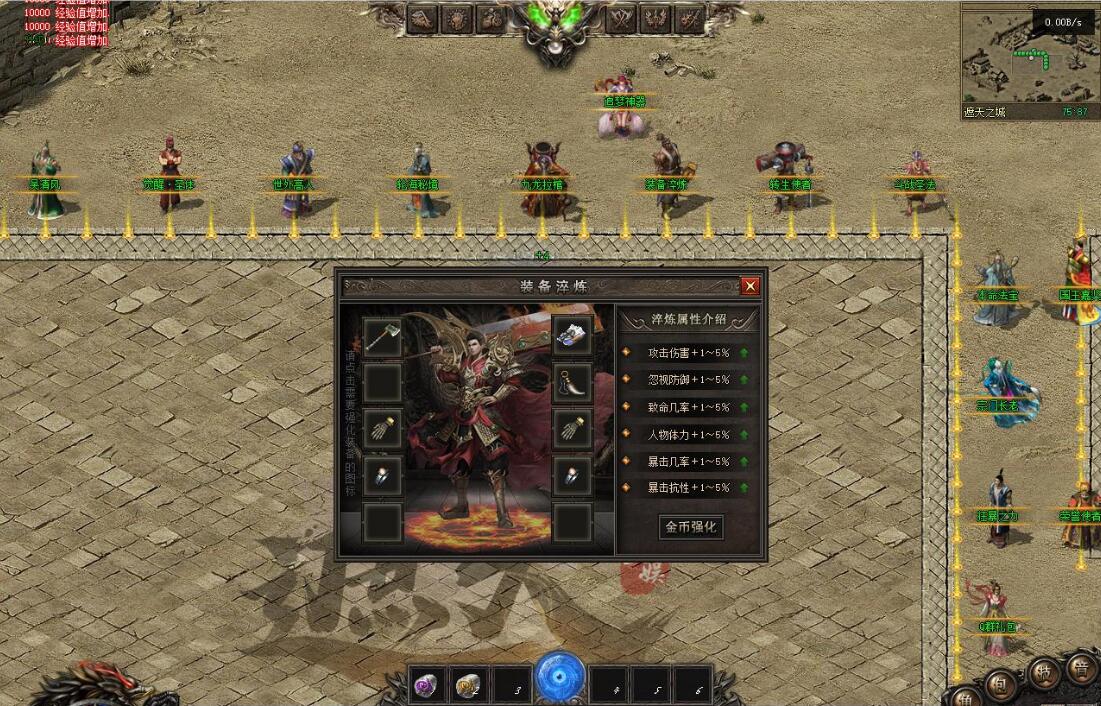1101x706 pixels.
Task: Select the horn necklace equipment slot
Action: pos(572,383)
